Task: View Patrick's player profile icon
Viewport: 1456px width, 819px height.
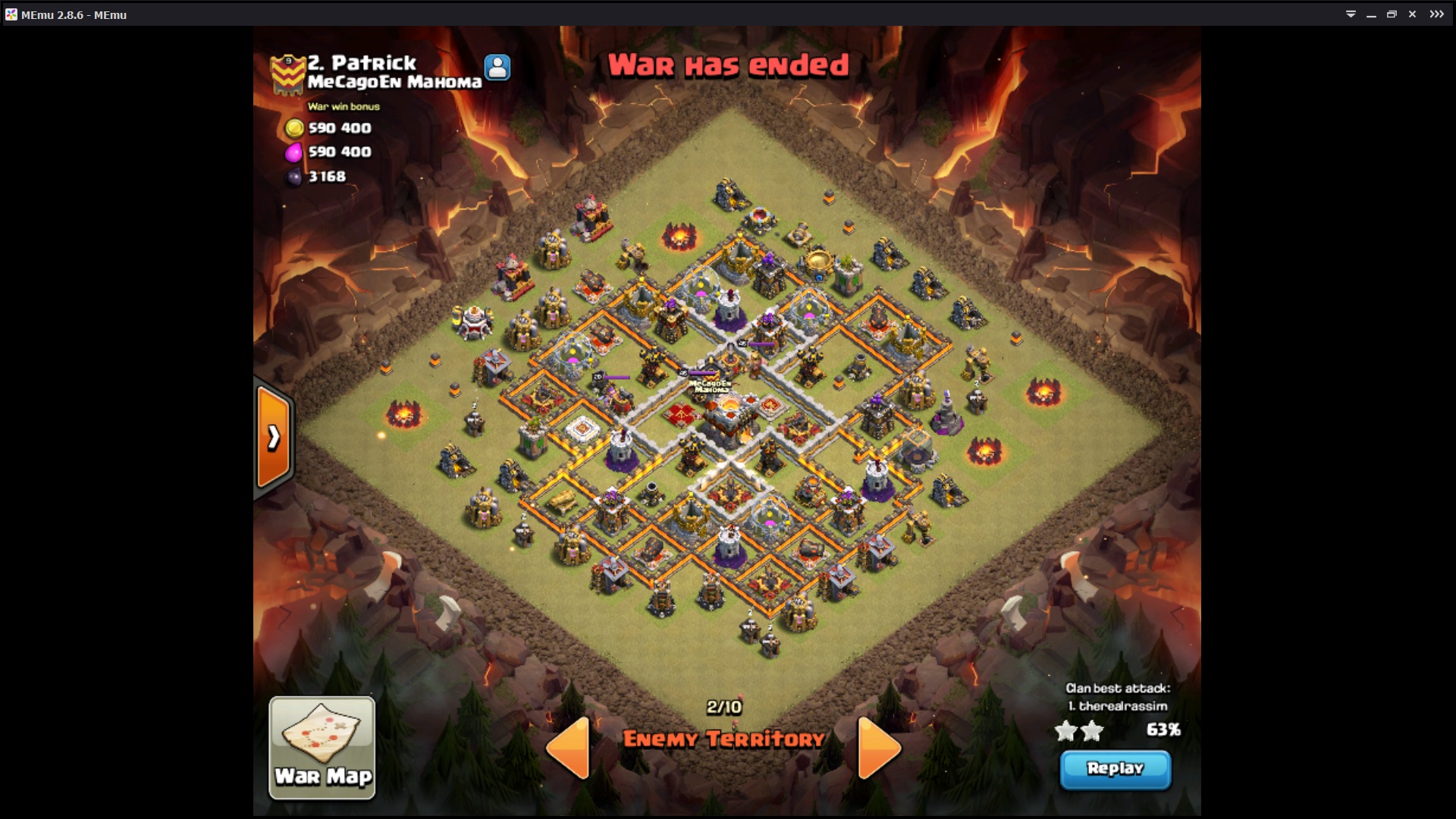Action: tap(497, 67)
